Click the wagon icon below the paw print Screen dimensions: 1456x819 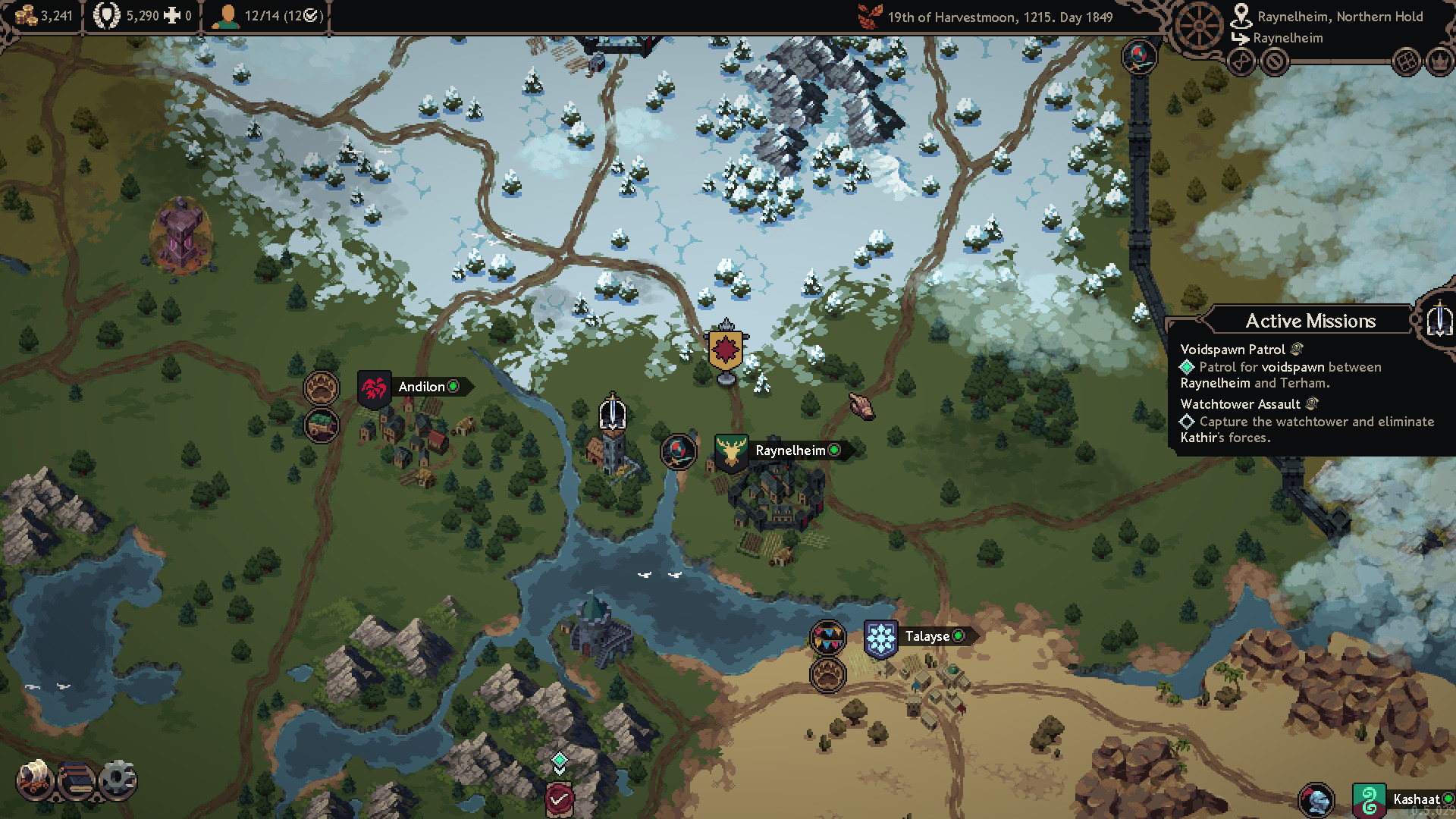322,425
